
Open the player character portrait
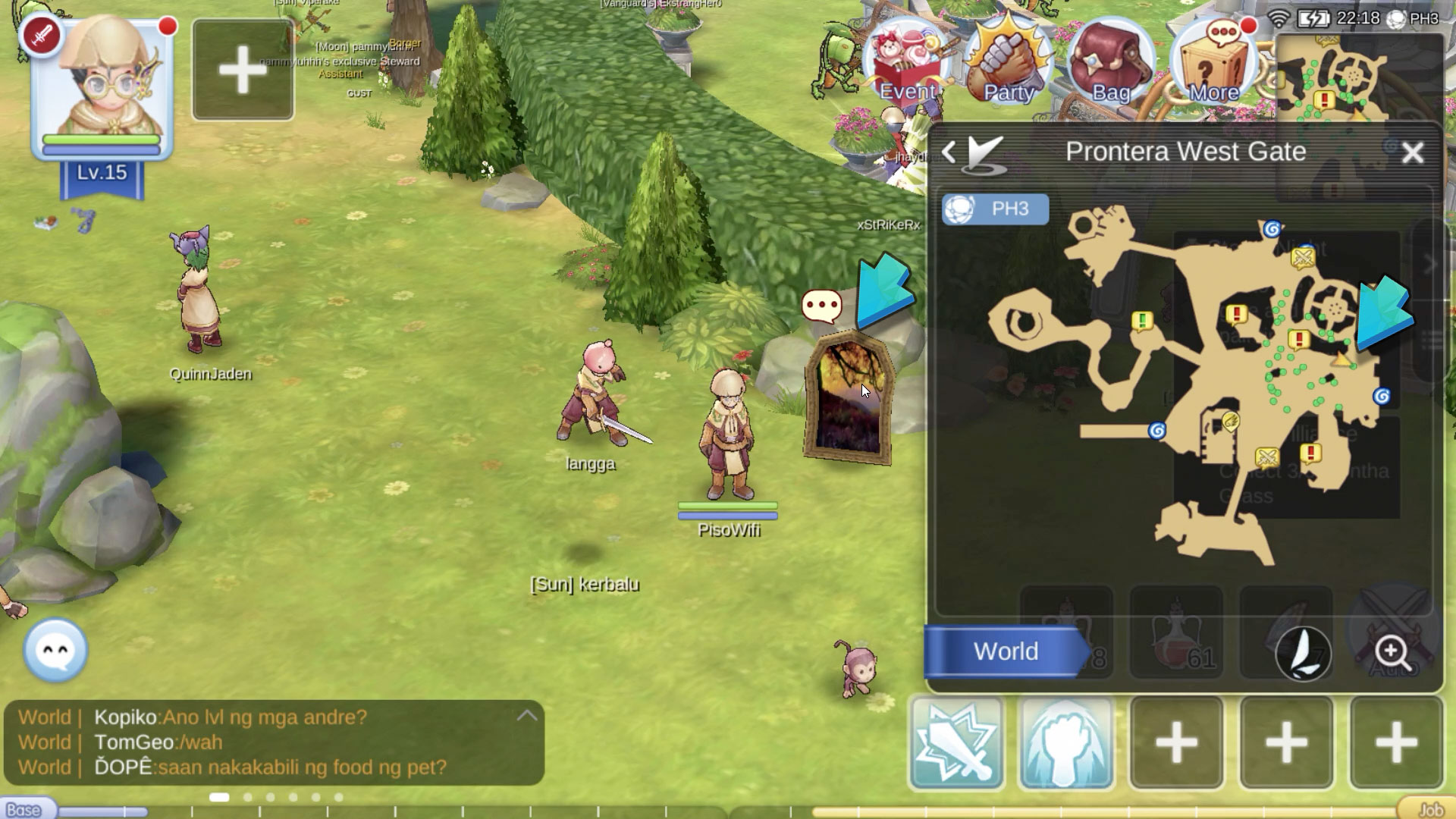click(x=102, y=87)
